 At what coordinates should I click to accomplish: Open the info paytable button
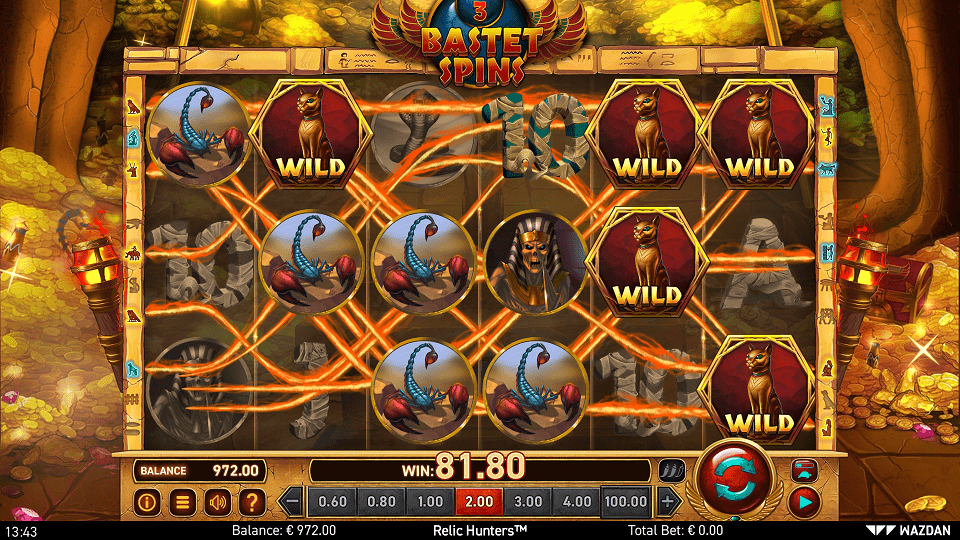pyautogui.click(x=147, y=502)
